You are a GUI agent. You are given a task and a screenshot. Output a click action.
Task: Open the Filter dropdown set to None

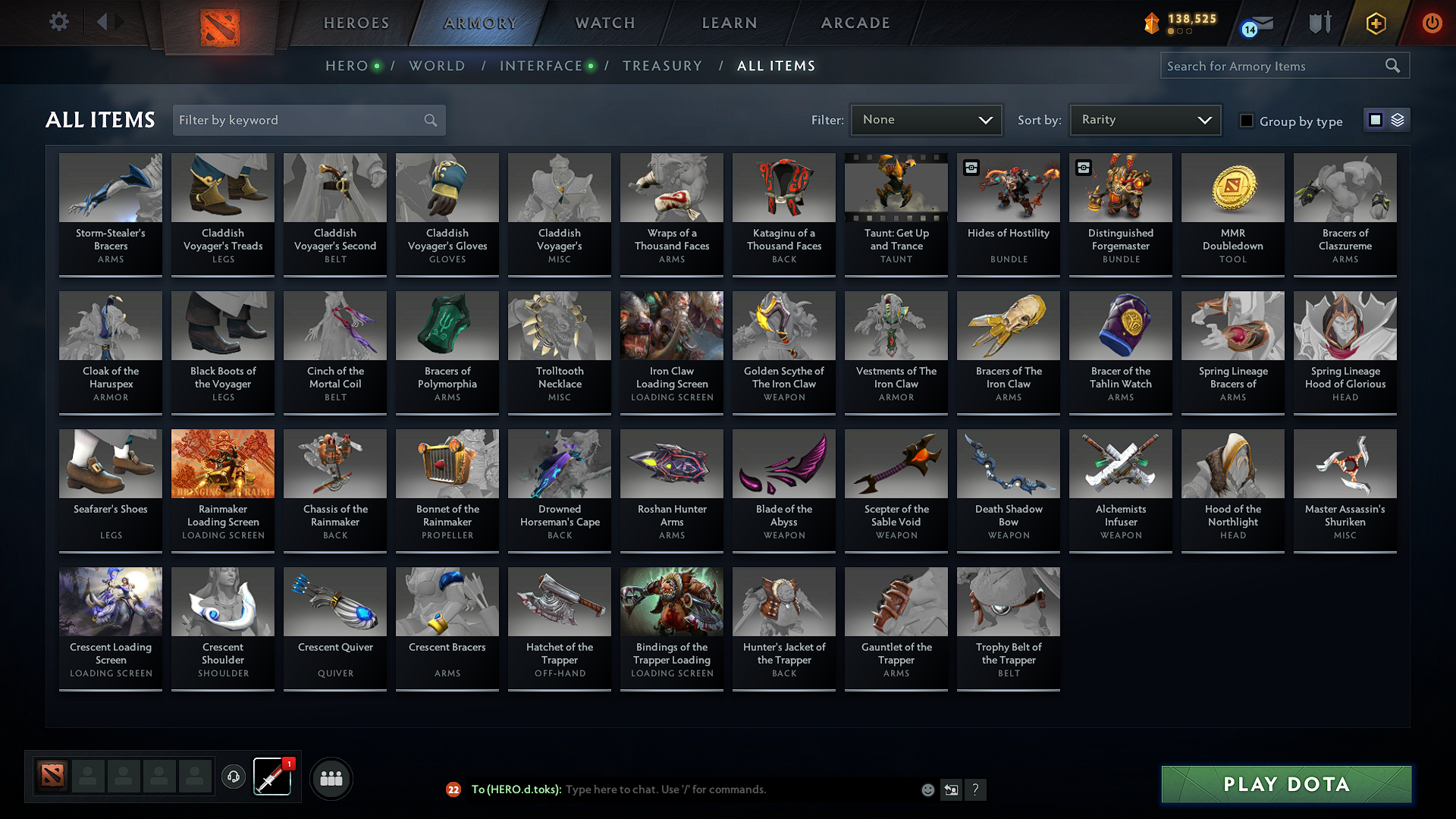coord(926,119)
